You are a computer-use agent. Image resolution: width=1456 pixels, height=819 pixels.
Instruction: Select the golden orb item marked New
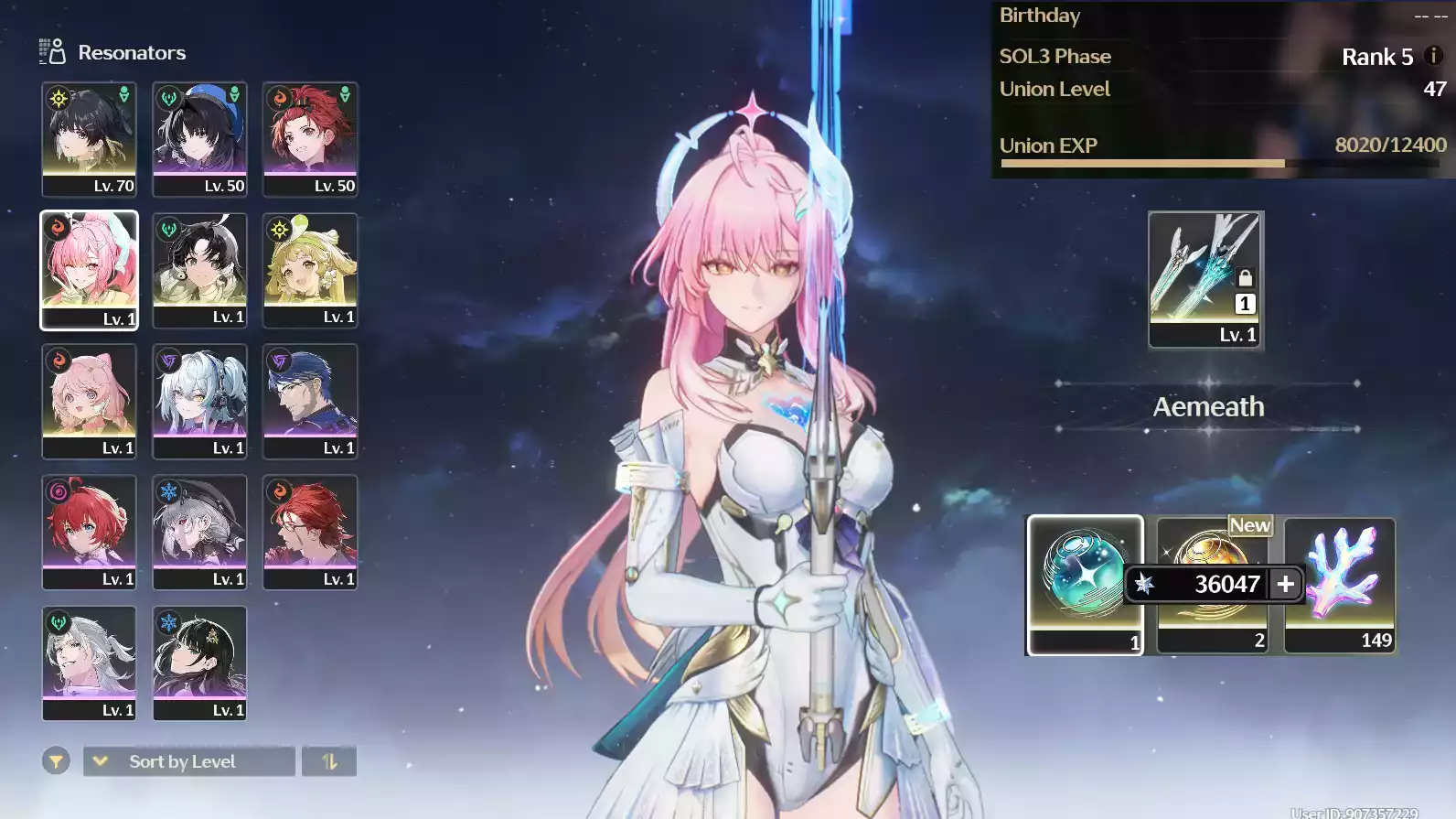(1212, 549)
